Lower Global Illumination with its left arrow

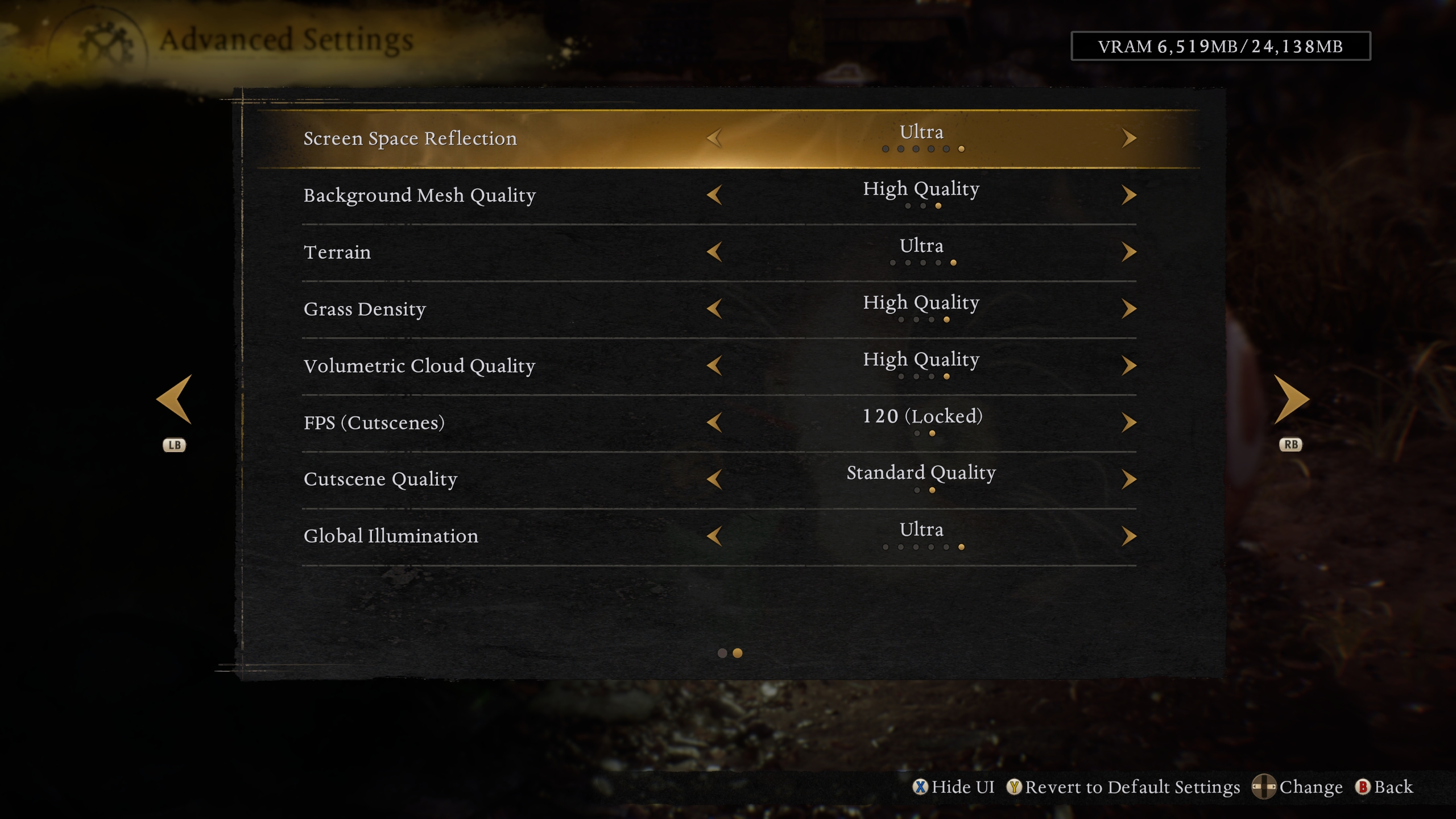click(x=715, y=536)
